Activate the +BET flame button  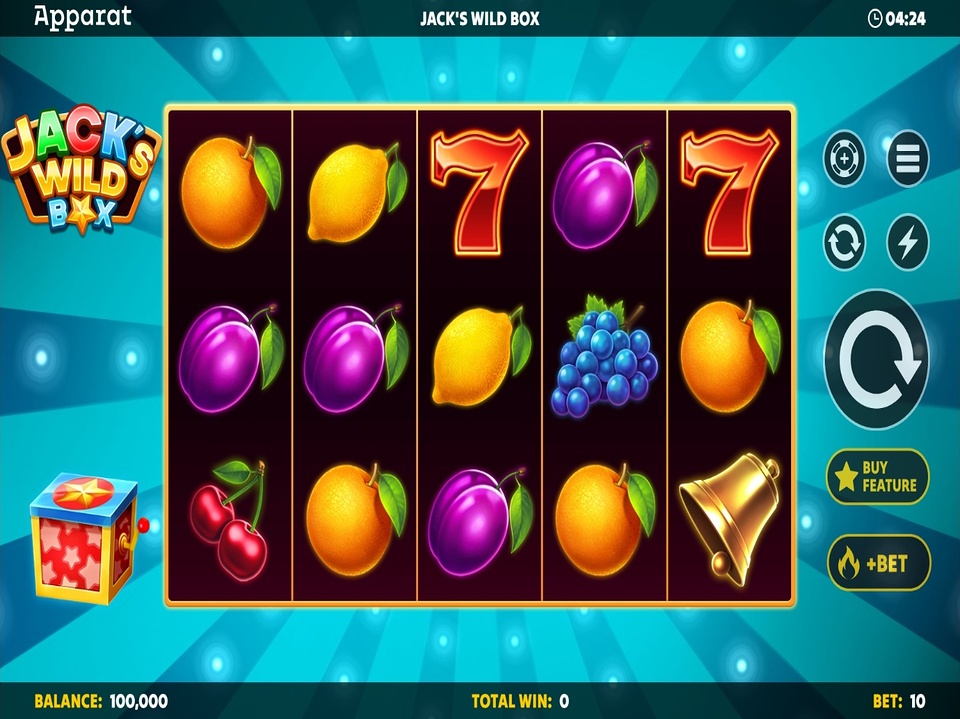coord(878,563)
